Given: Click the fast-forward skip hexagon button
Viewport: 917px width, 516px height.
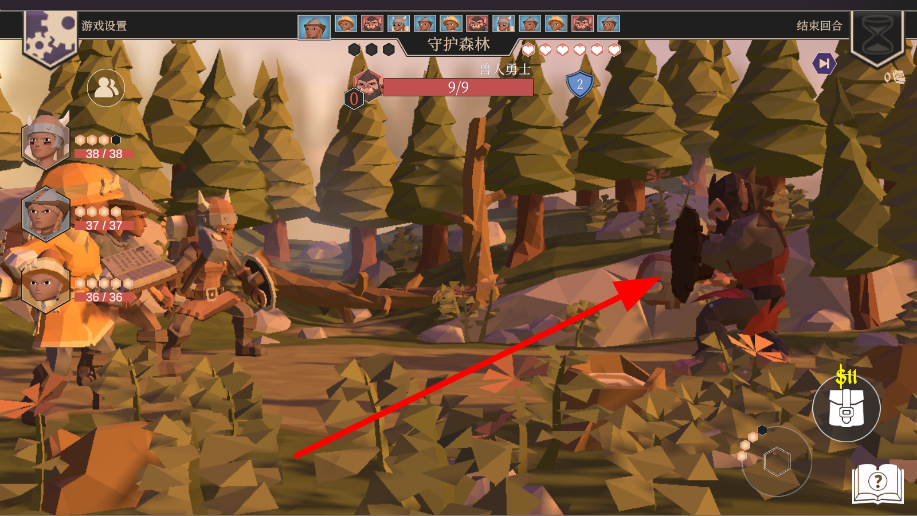Looking at the screenshot, I should 823,64.
